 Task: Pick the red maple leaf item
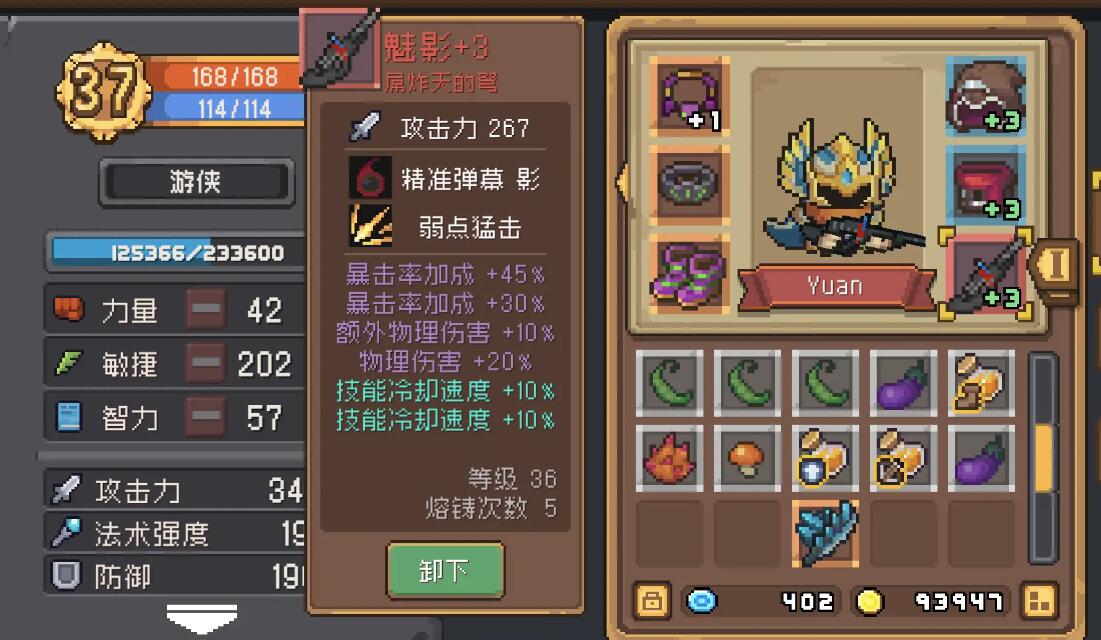click(x=670, y=459)
